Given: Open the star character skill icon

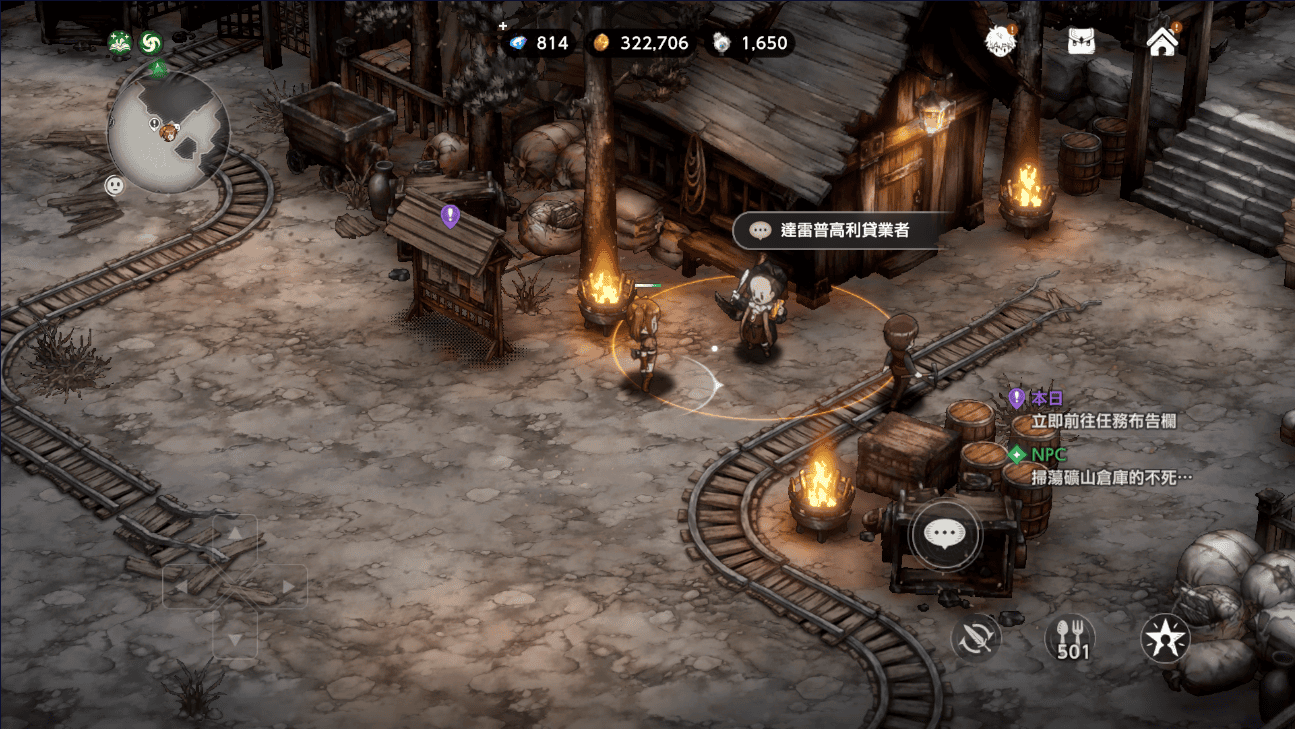Looking at the screenshot, I should (x=1165, y=637).
